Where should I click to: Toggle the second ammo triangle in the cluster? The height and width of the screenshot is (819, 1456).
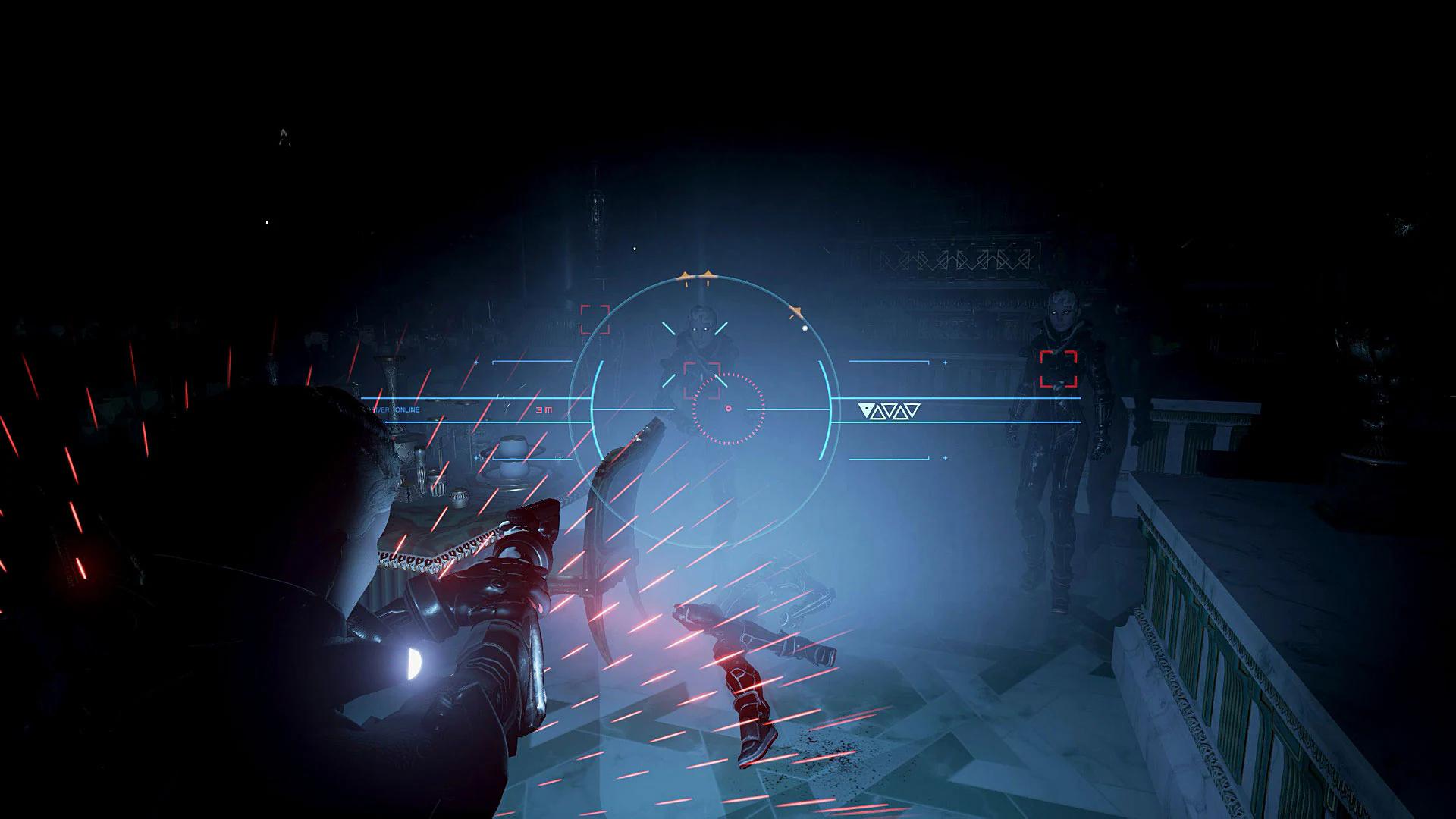(x=880, y=411)
